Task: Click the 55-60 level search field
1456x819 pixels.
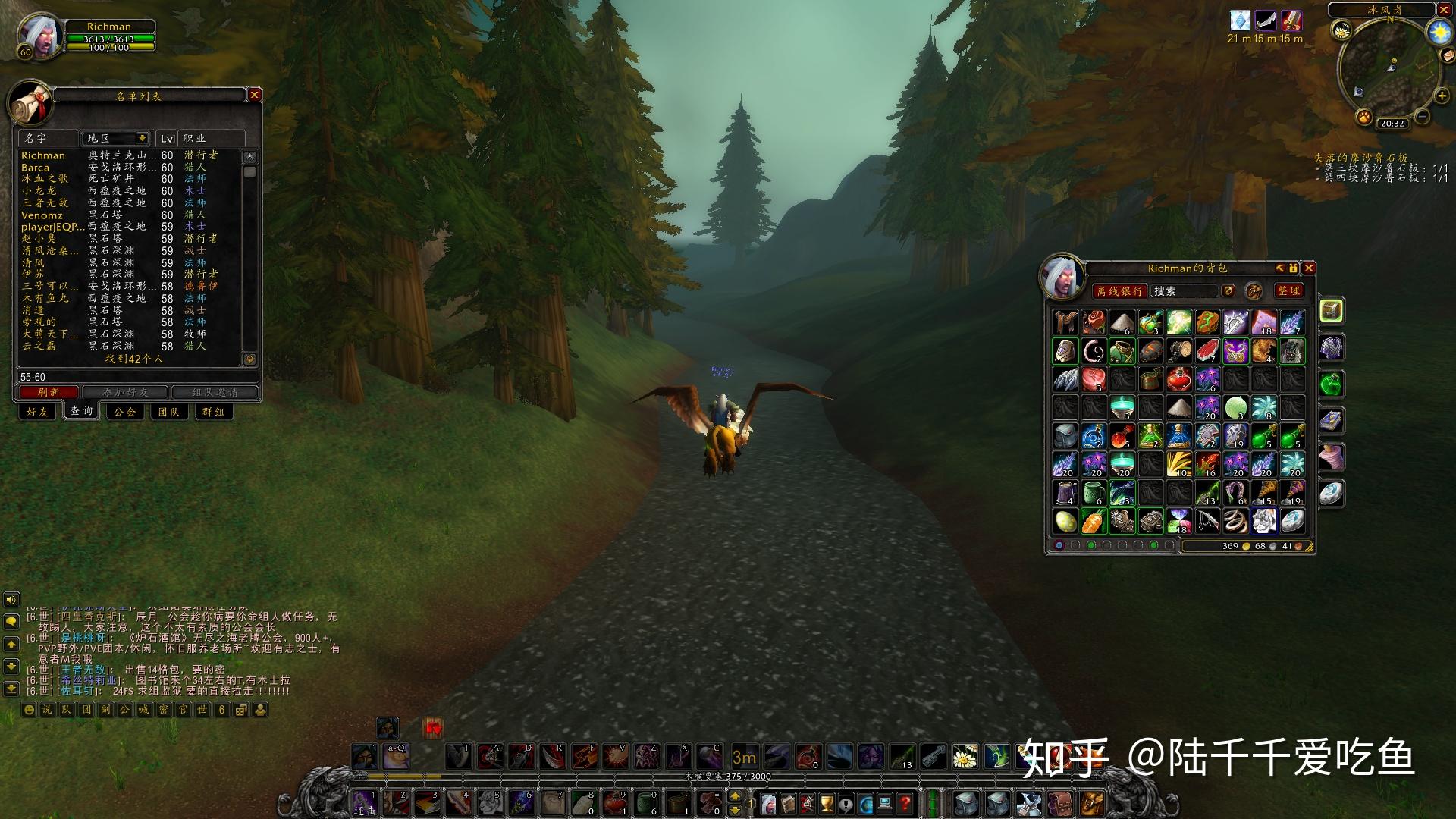Action: pos(129,377)
